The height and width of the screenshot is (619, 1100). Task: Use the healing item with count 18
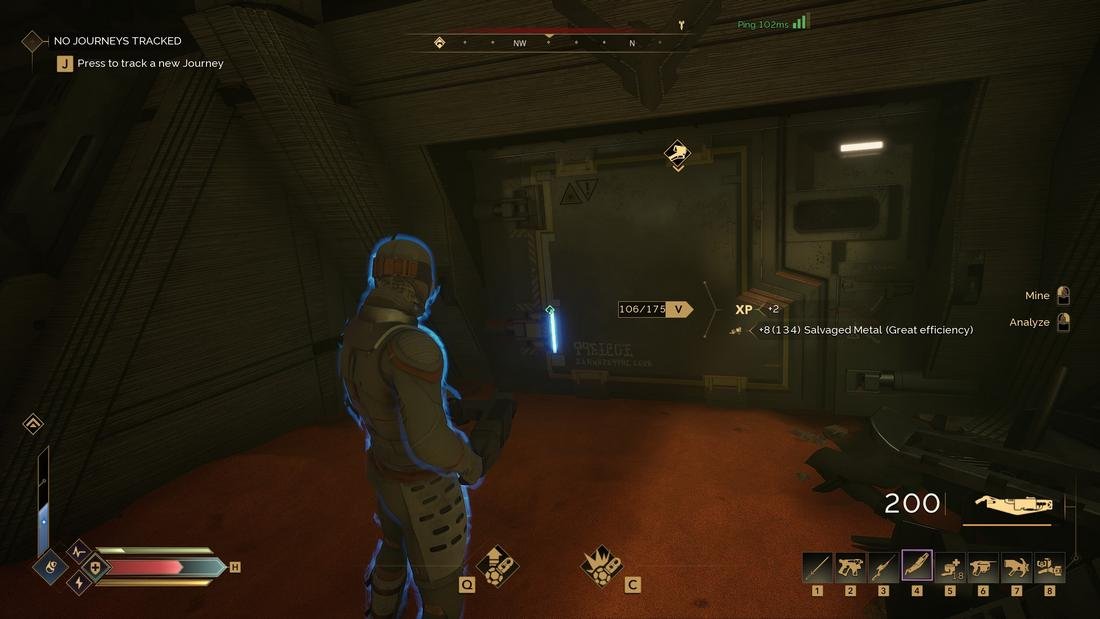tap(950, 566)
